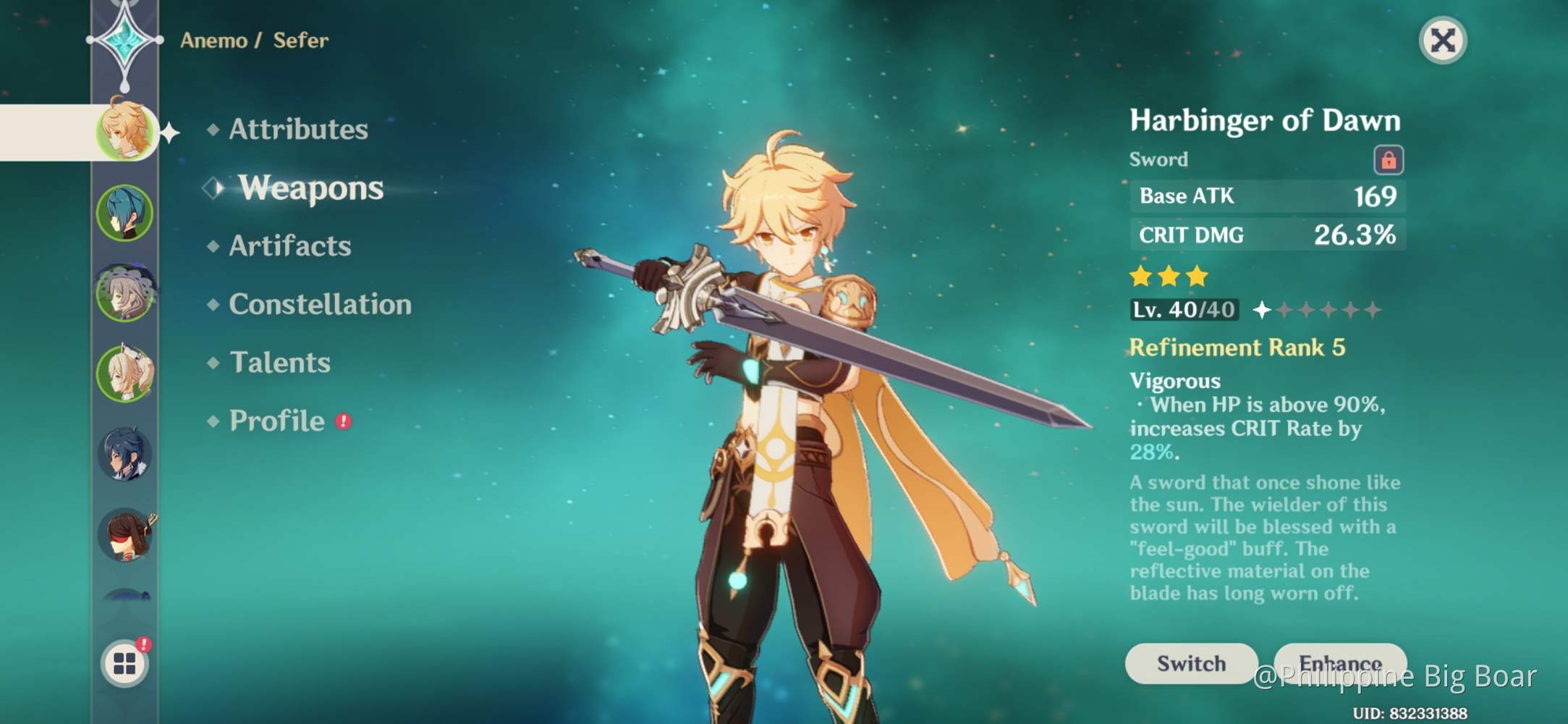Select the Weapons menu entry

[309, 188]
